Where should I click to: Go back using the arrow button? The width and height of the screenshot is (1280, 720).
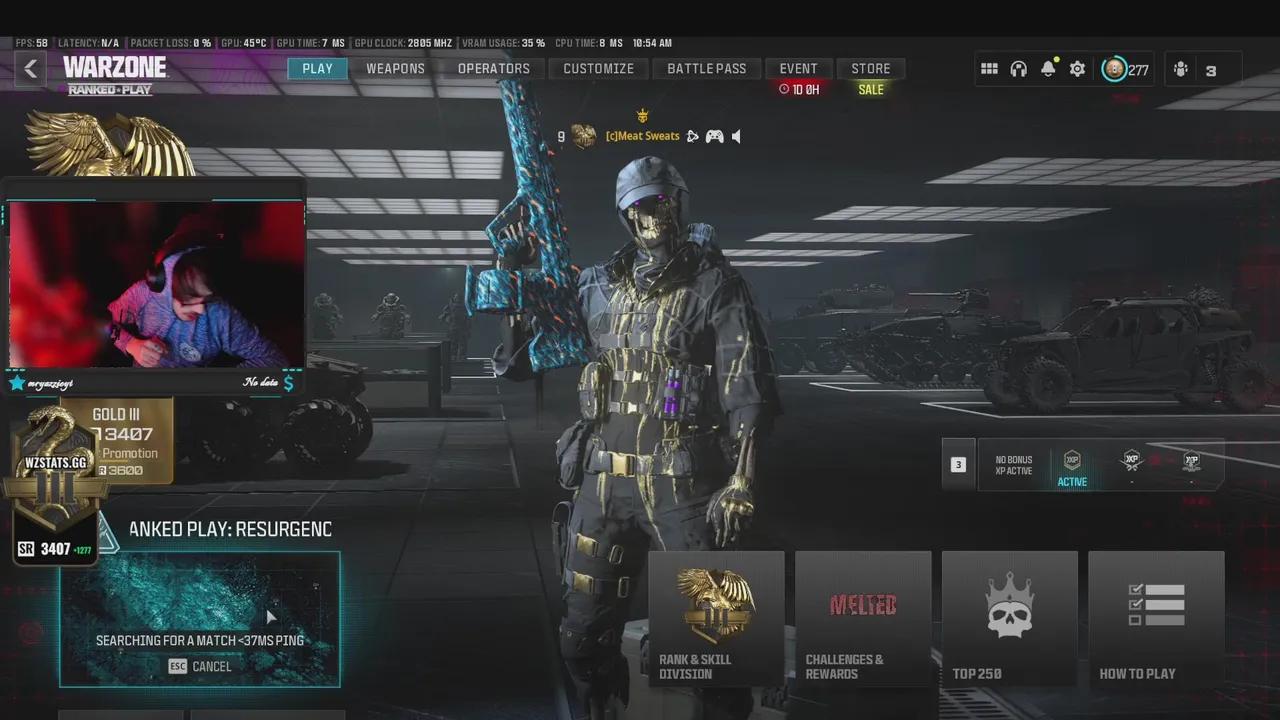[x=31, y=69]
